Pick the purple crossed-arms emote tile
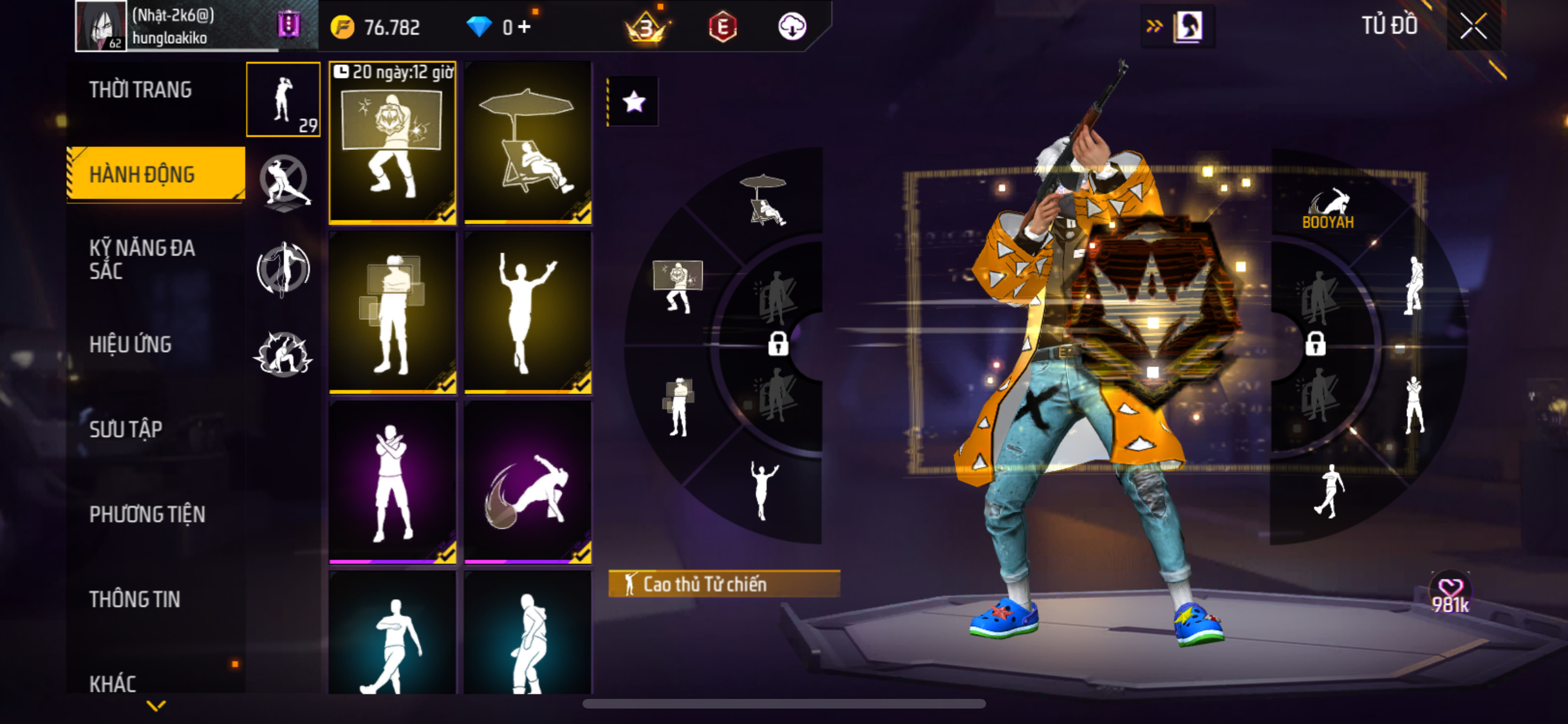1568x724 pixels. 393,483
